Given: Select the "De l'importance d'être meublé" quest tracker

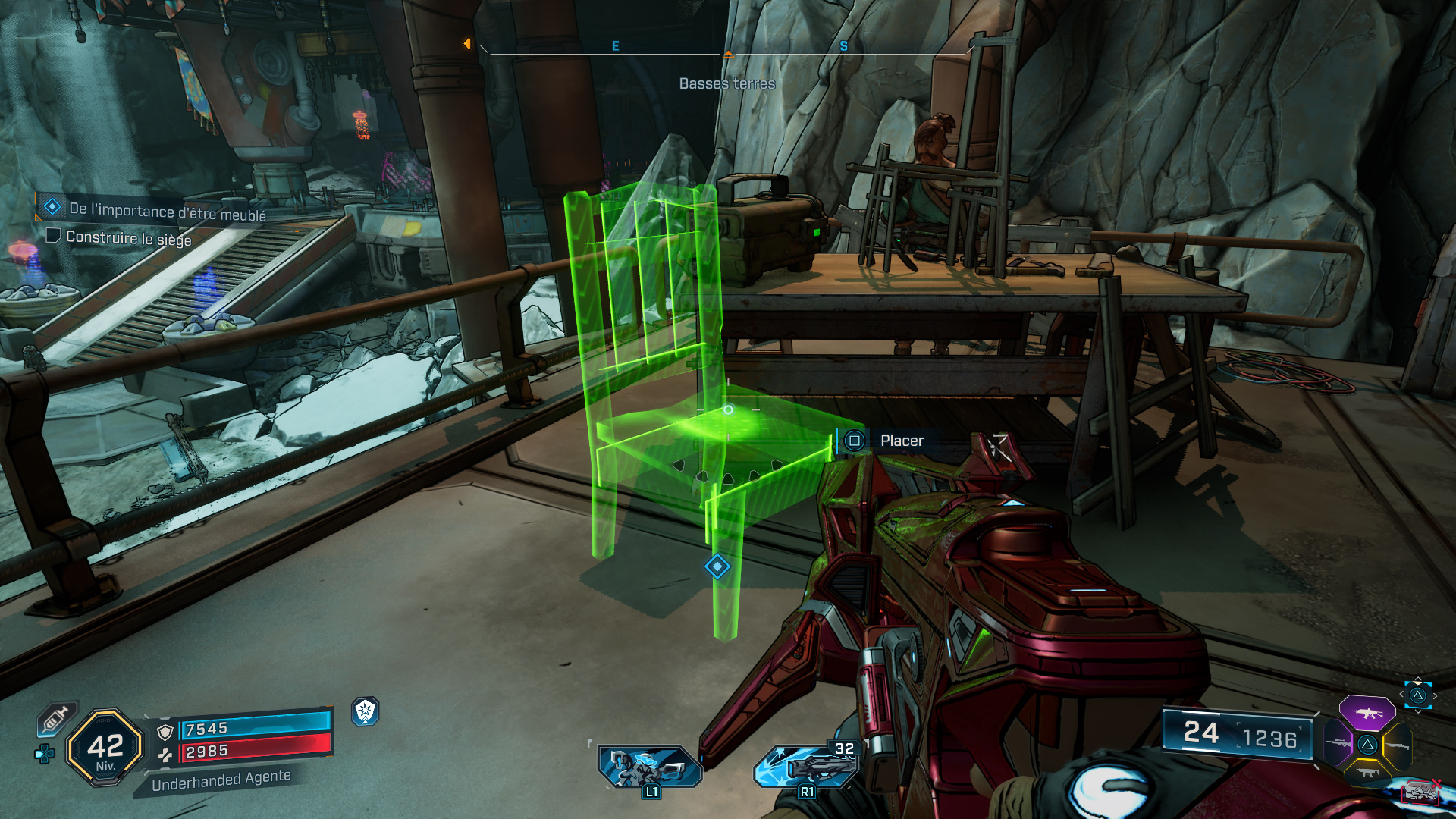Looking at the screenshot, I should click(167, 211).
